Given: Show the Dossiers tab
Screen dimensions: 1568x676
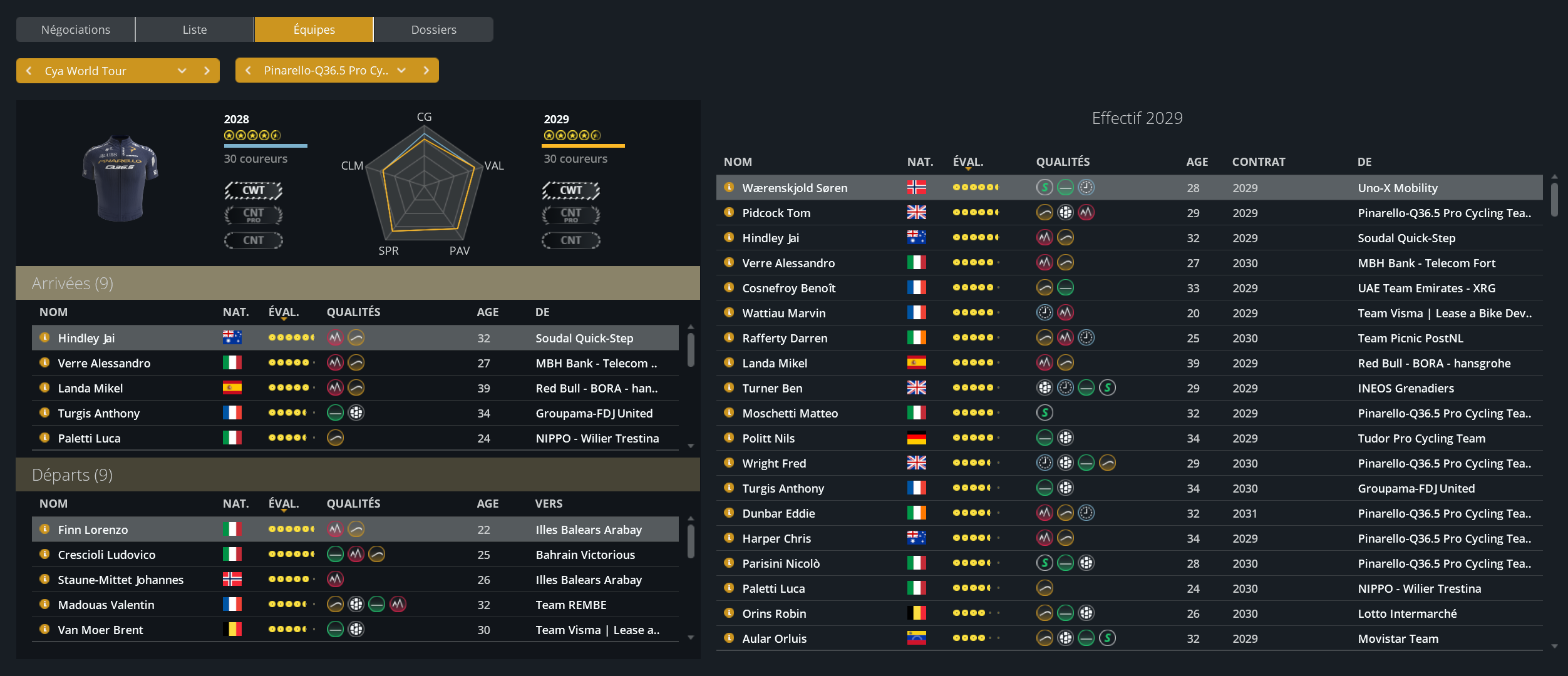Looking at the screenshot, I should 433,29.
